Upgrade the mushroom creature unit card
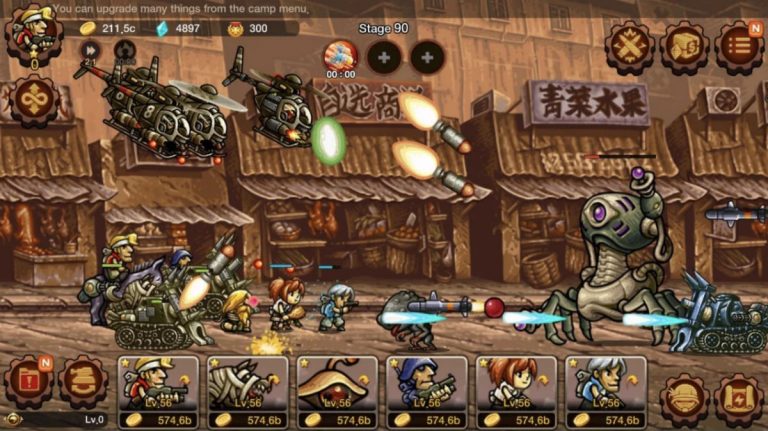This screenshot has width=768, height=431. click(337, 392)
